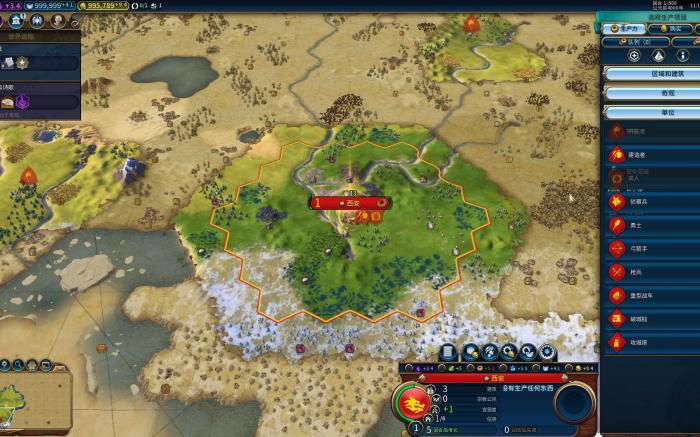The image size is (700, 437).
Task: Click the empty circular production slot
Action: tap(574, 403)
